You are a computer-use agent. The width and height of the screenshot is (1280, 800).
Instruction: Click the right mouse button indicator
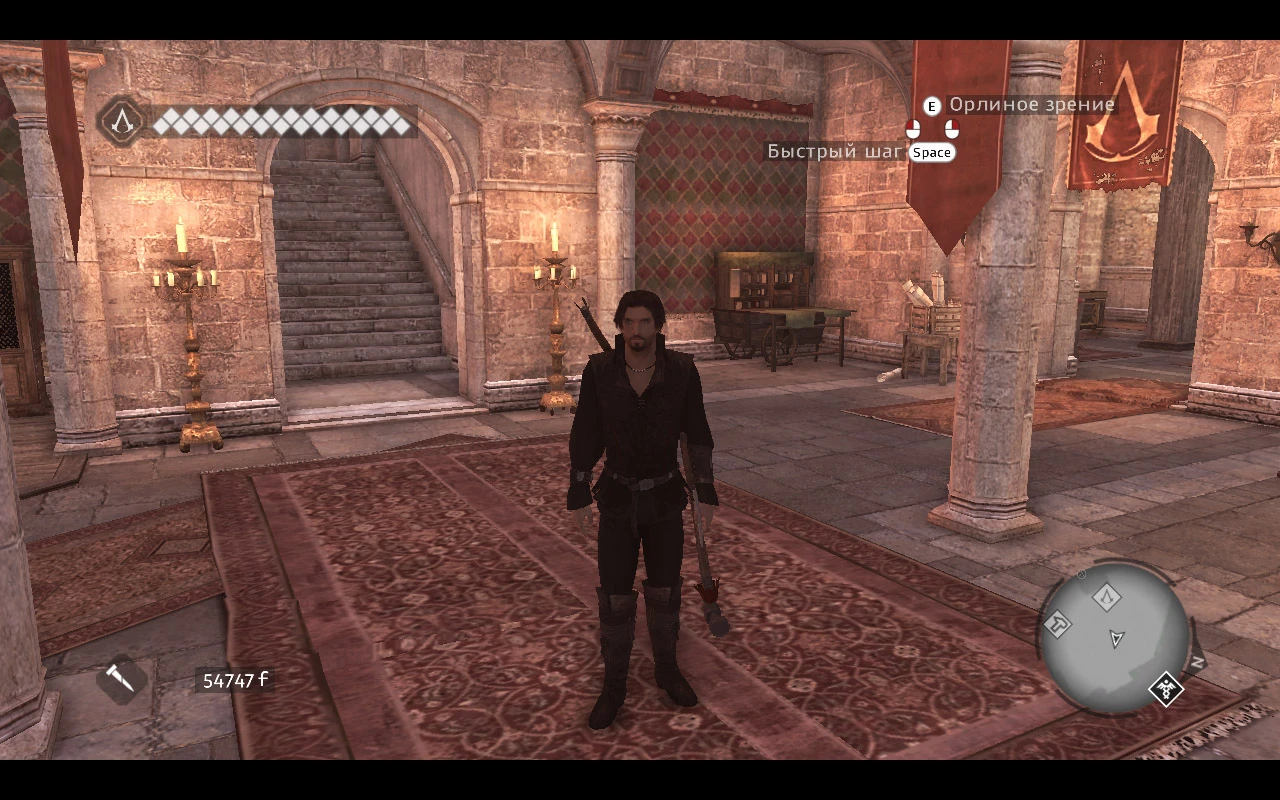coord(952,129)
